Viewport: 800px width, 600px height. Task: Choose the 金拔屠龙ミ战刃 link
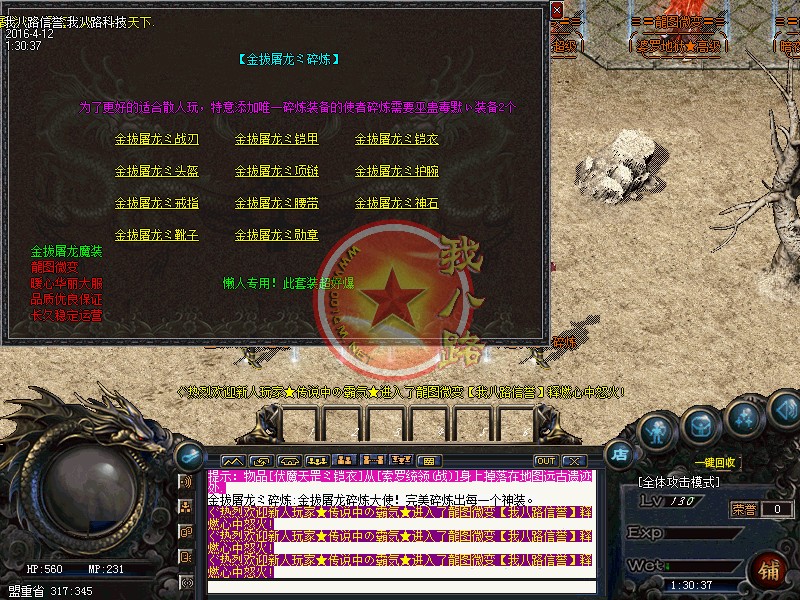157,139
